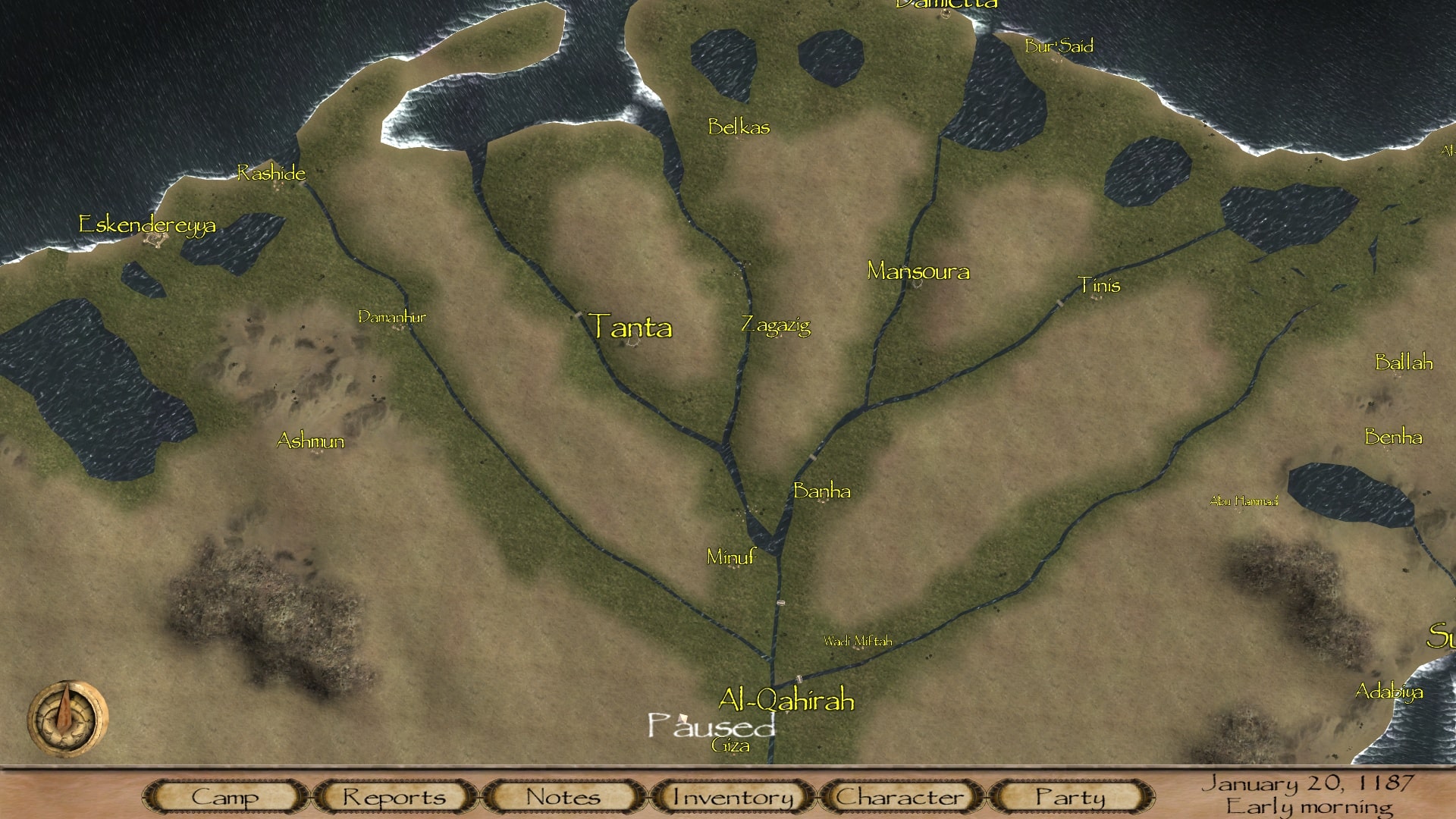Open the Camp menu
The image size is (1456, 819).
click(224, 797)
